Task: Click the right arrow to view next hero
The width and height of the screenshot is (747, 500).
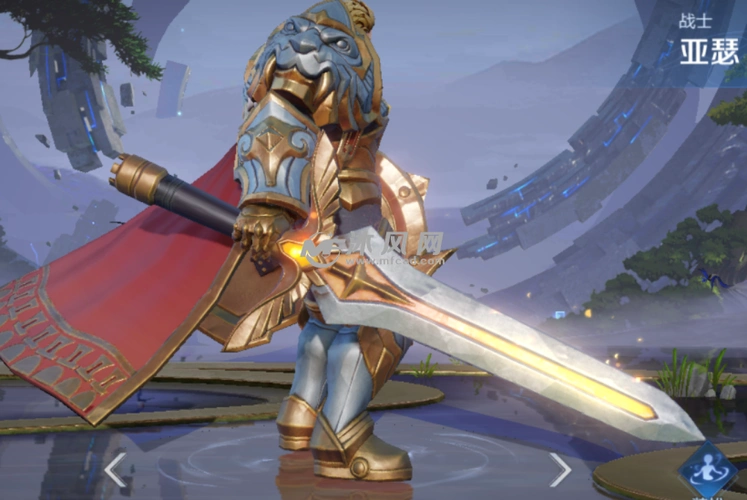Action: [560, 468]
